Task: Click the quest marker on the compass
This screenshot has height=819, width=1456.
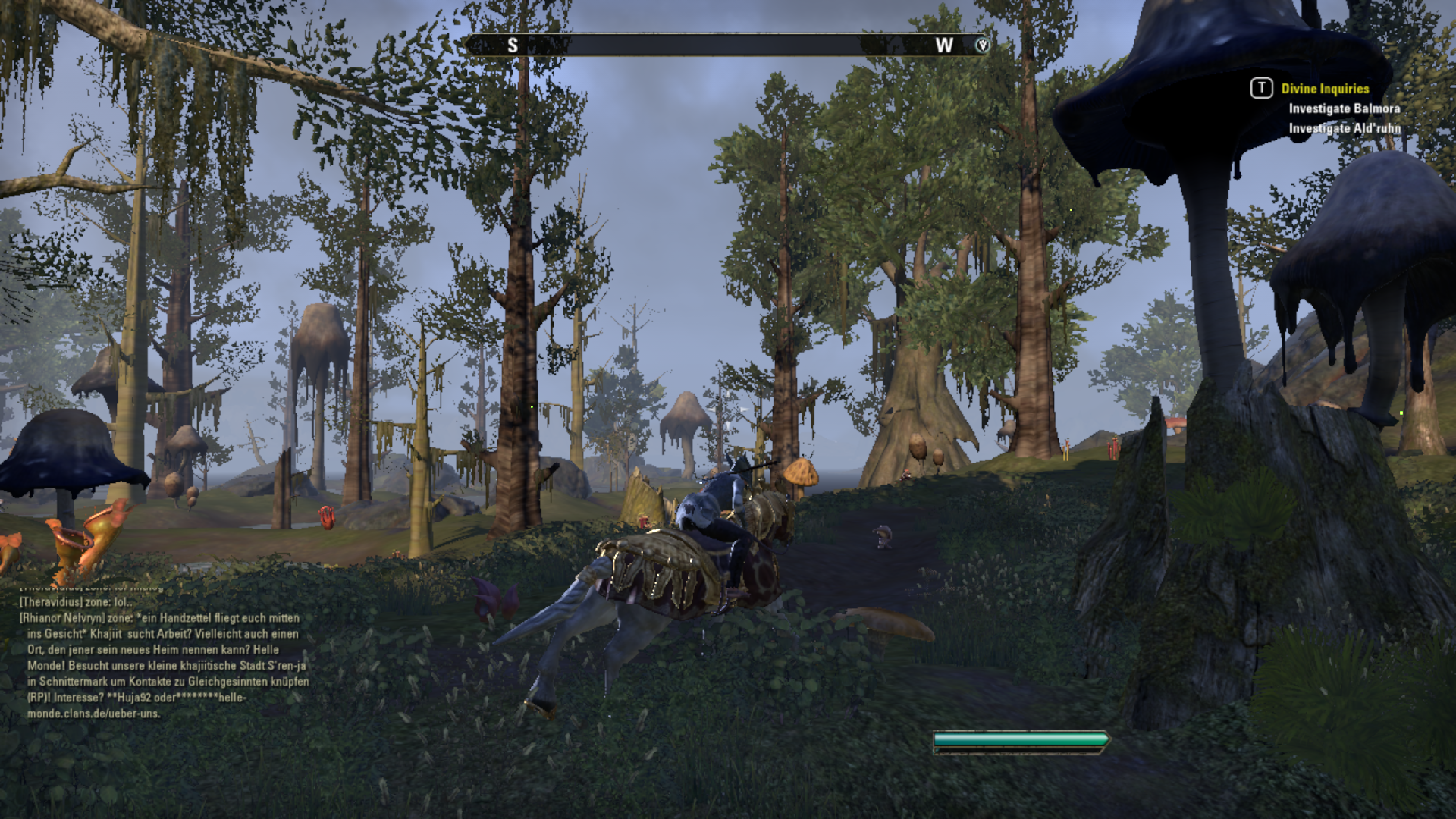Action: click(x=982, y=45)
